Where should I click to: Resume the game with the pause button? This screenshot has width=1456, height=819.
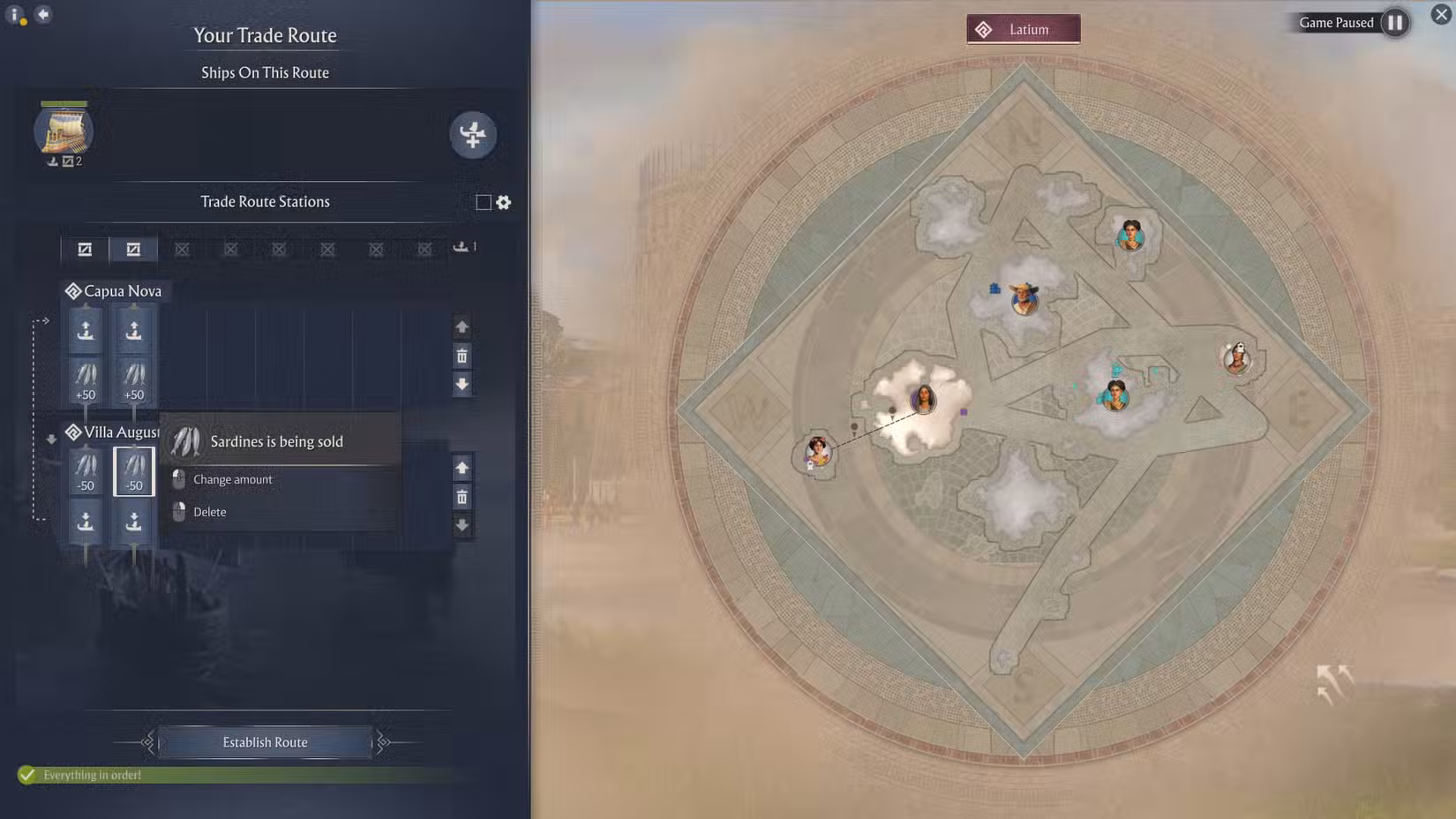click(x=1395, y=23)
